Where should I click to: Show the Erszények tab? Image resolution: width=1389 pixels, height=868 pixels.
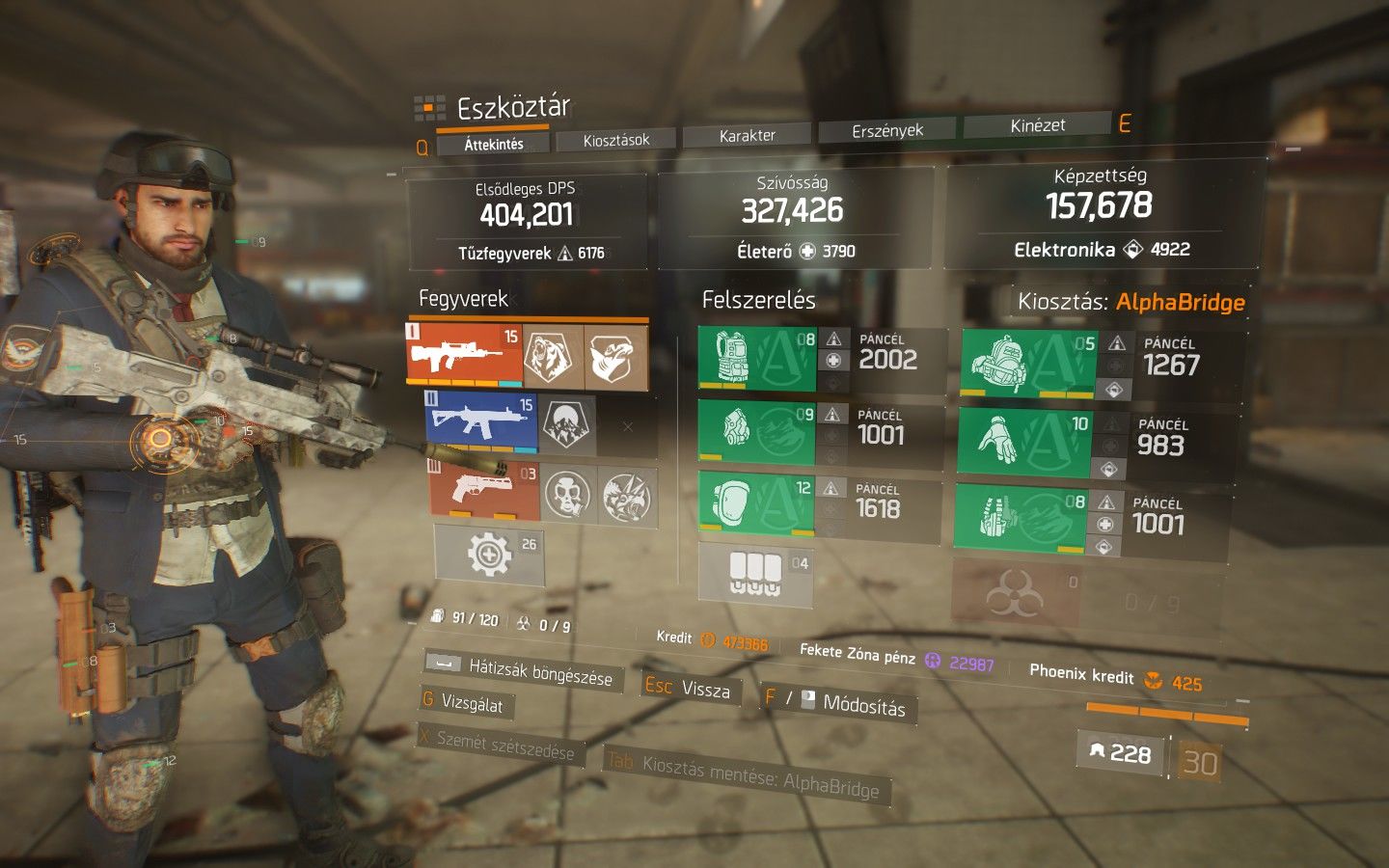pos(887,130)
